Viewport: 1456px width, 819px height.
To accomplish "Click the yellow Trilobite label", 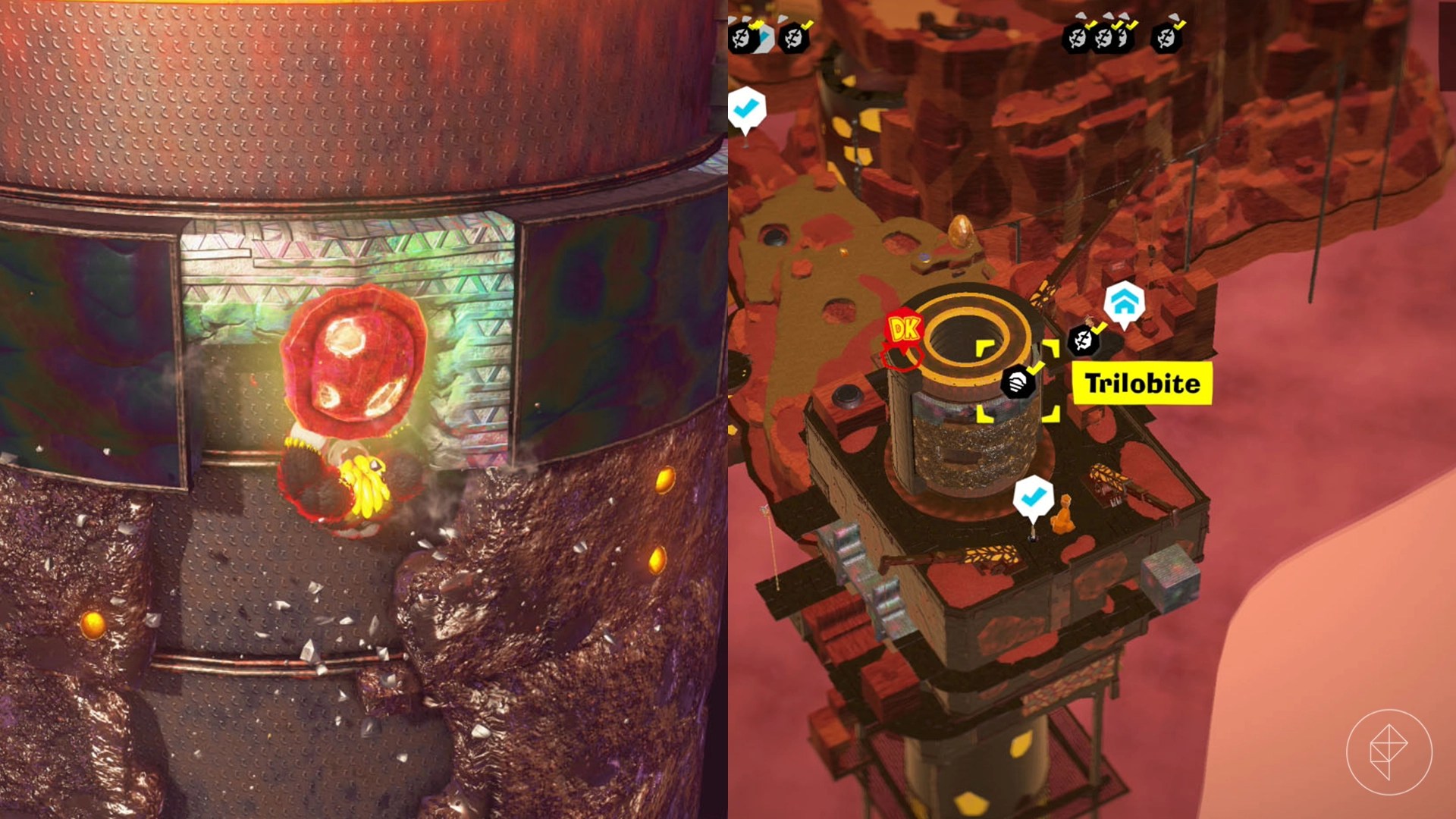I will [1142, 384].
